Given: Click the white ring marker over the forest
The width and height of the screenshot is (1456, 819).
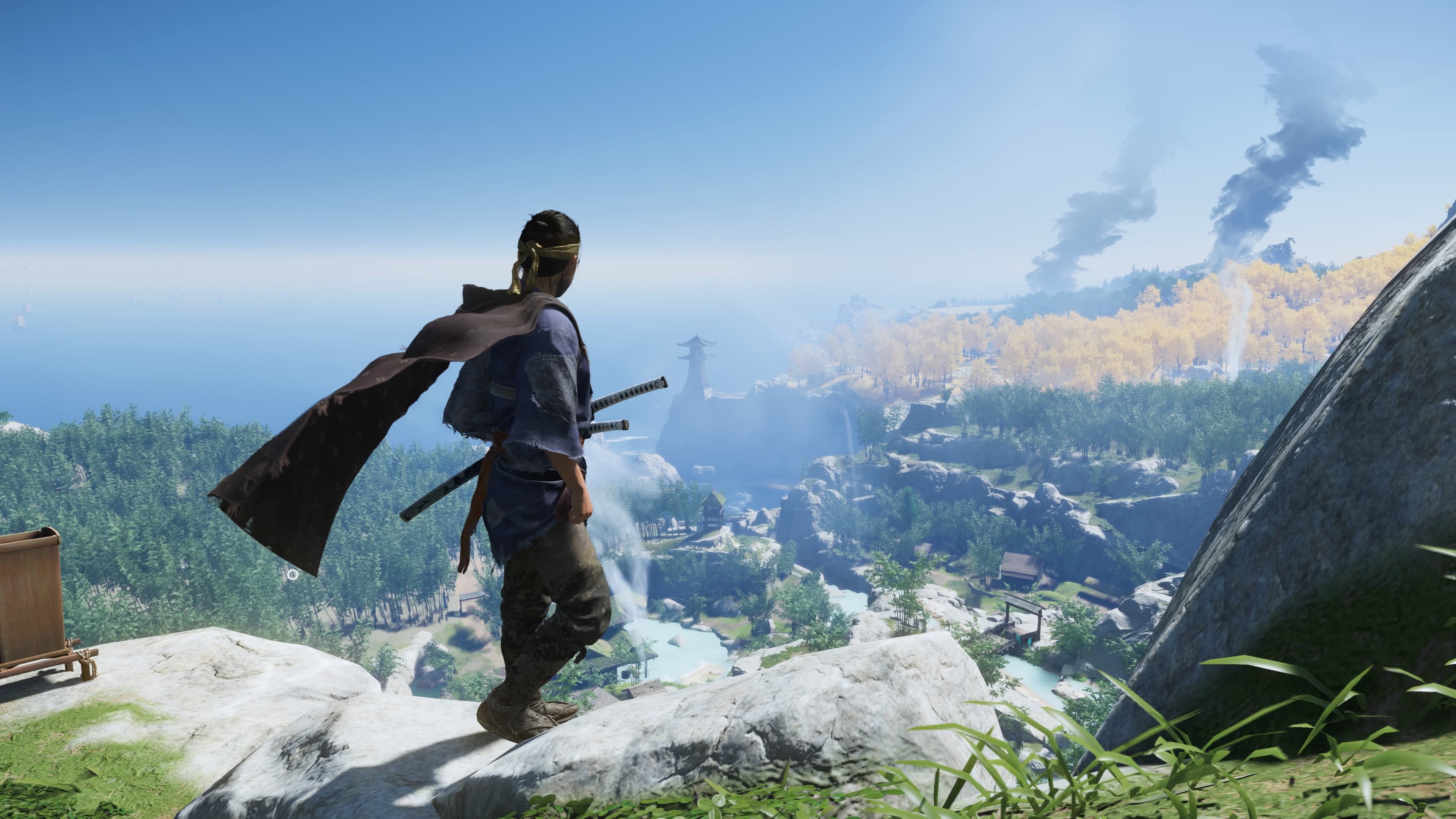Looking at the screenshot, I should [292, 575].
